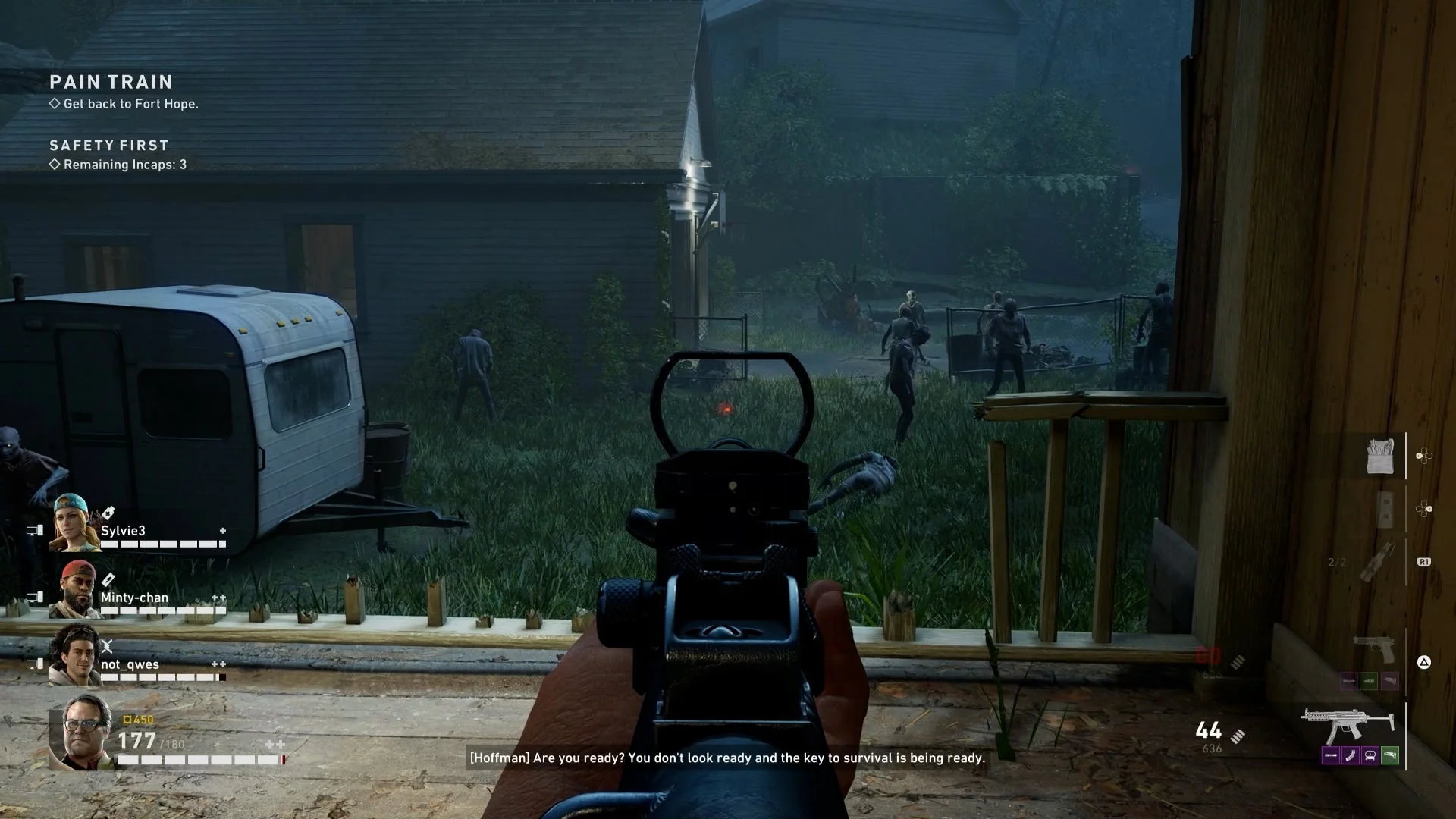The image size is (1456, 819).
Task: Click your own Hoffman character portrait
Action: coord(80,734)
